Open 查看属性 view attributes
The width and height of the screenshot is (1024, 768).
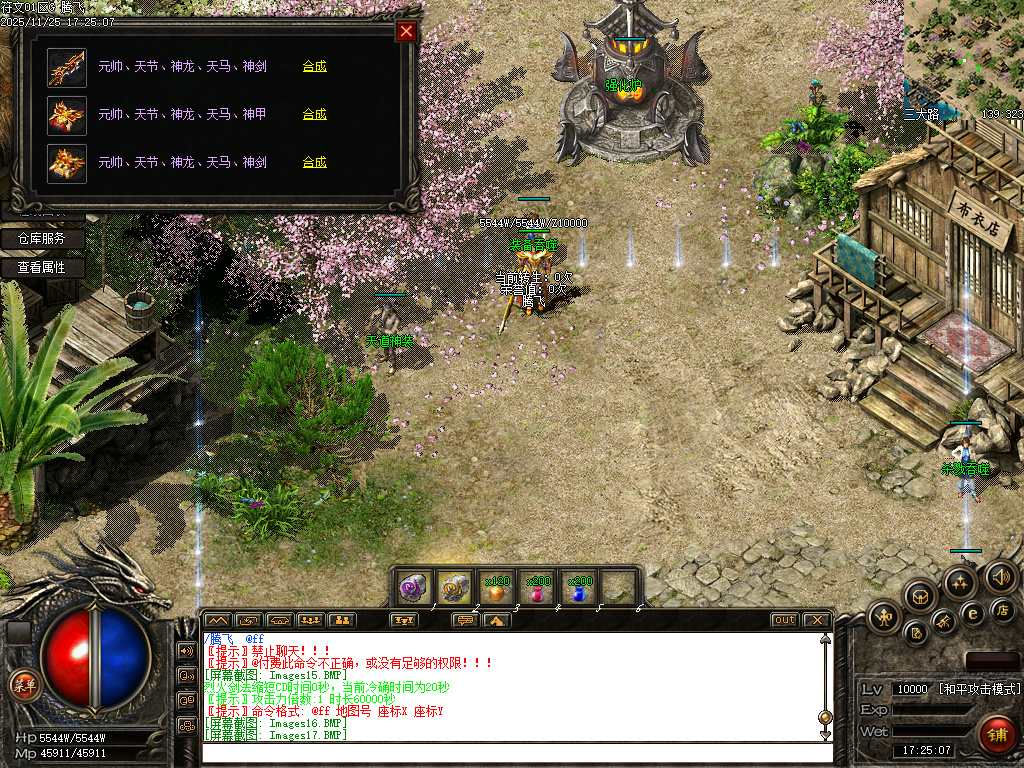41,268
